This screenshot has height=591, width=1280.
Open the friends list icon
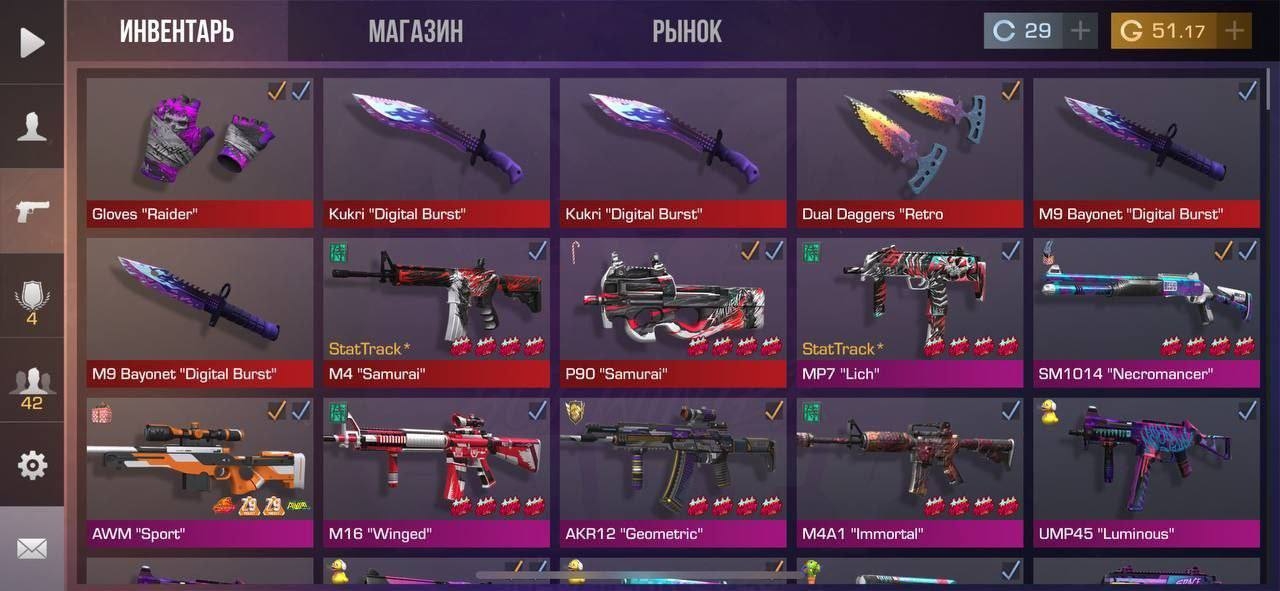[32, 388]
